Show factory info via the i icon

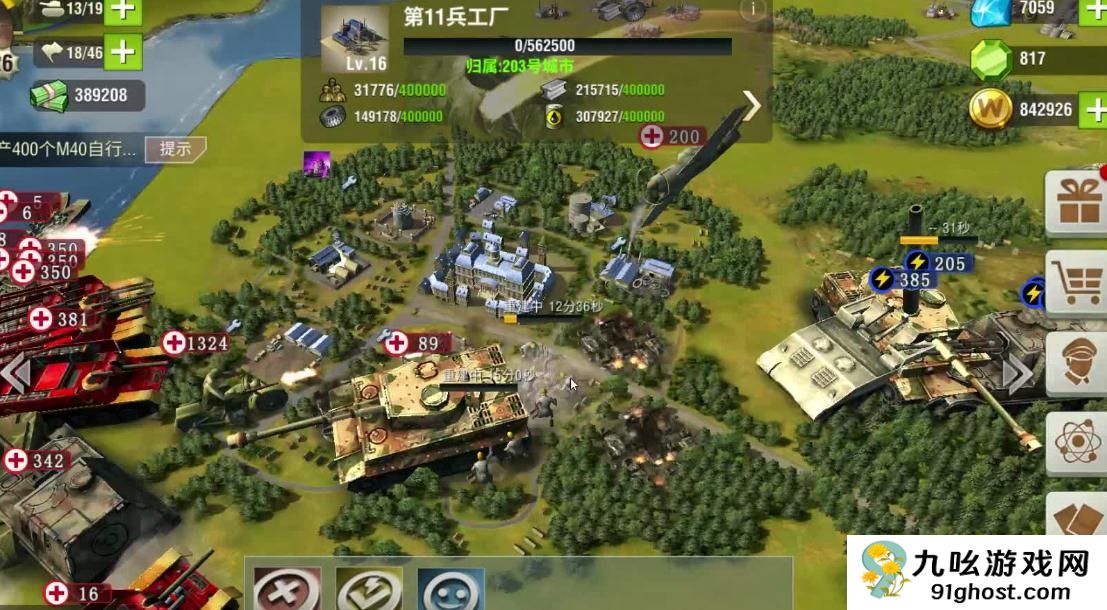tap(752, 8)
